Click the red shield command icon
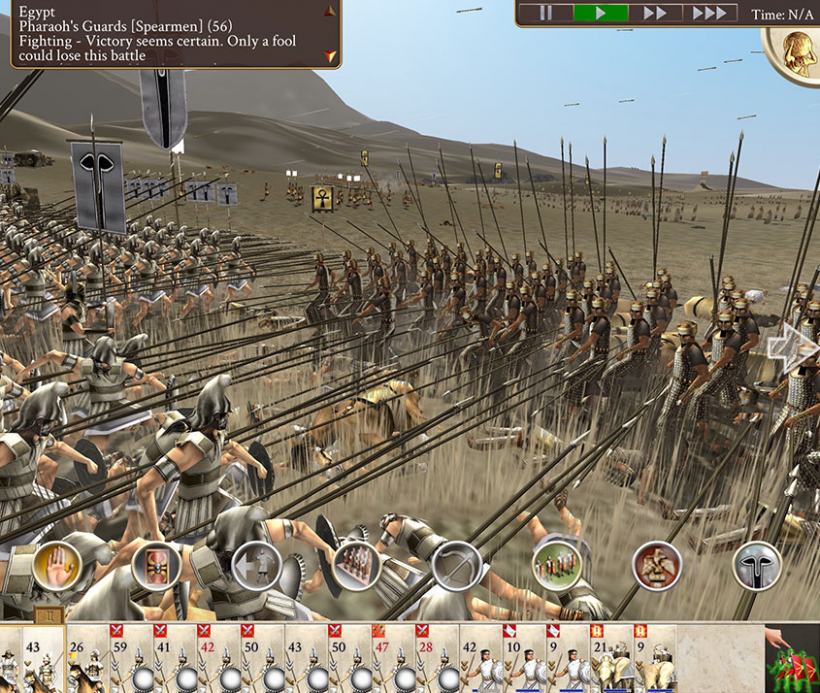820x693 pixels. (156, 566)
